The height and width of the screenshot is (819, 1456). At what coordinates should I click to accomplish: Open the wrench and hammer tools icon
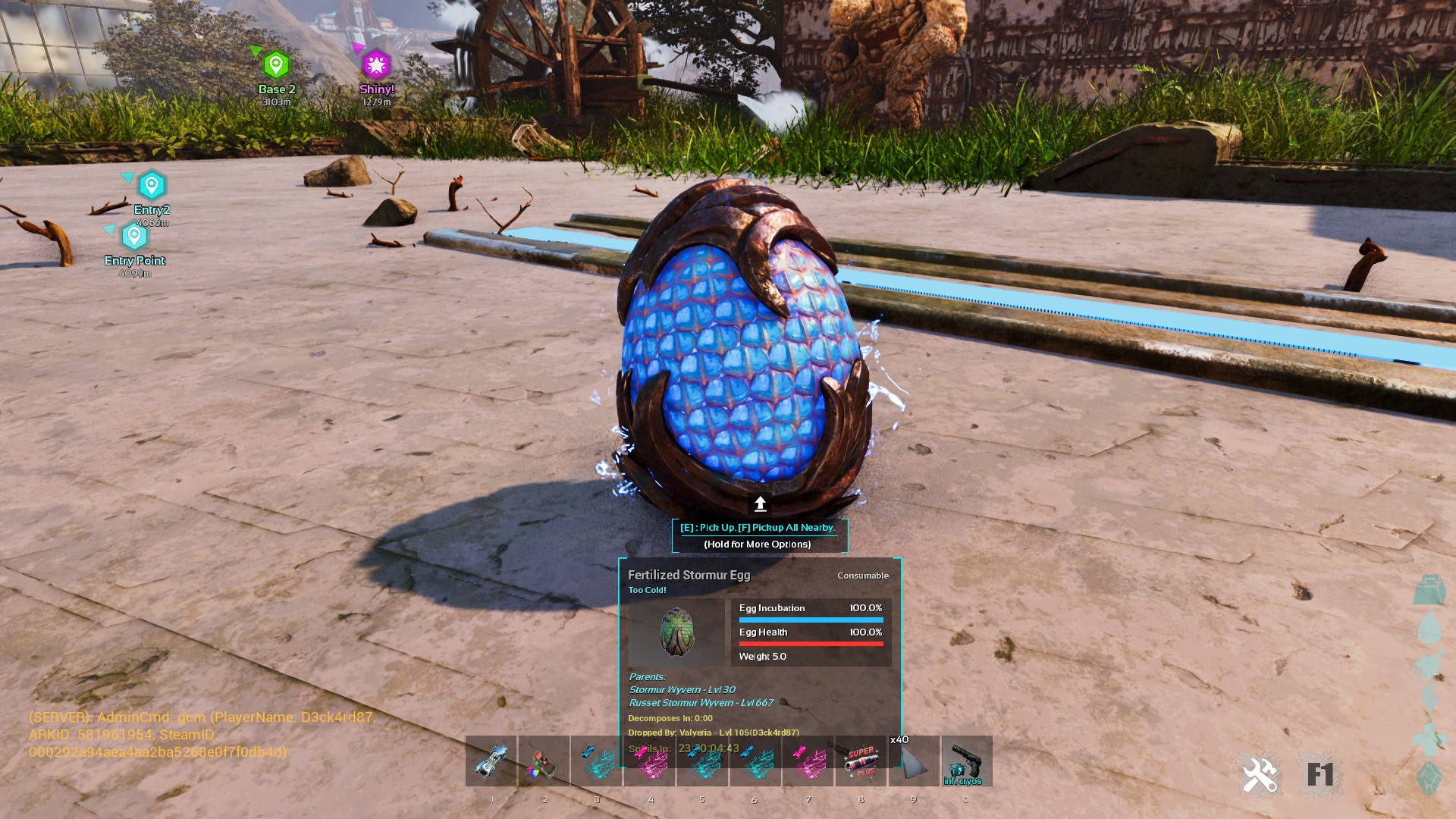coord(1260,775)
